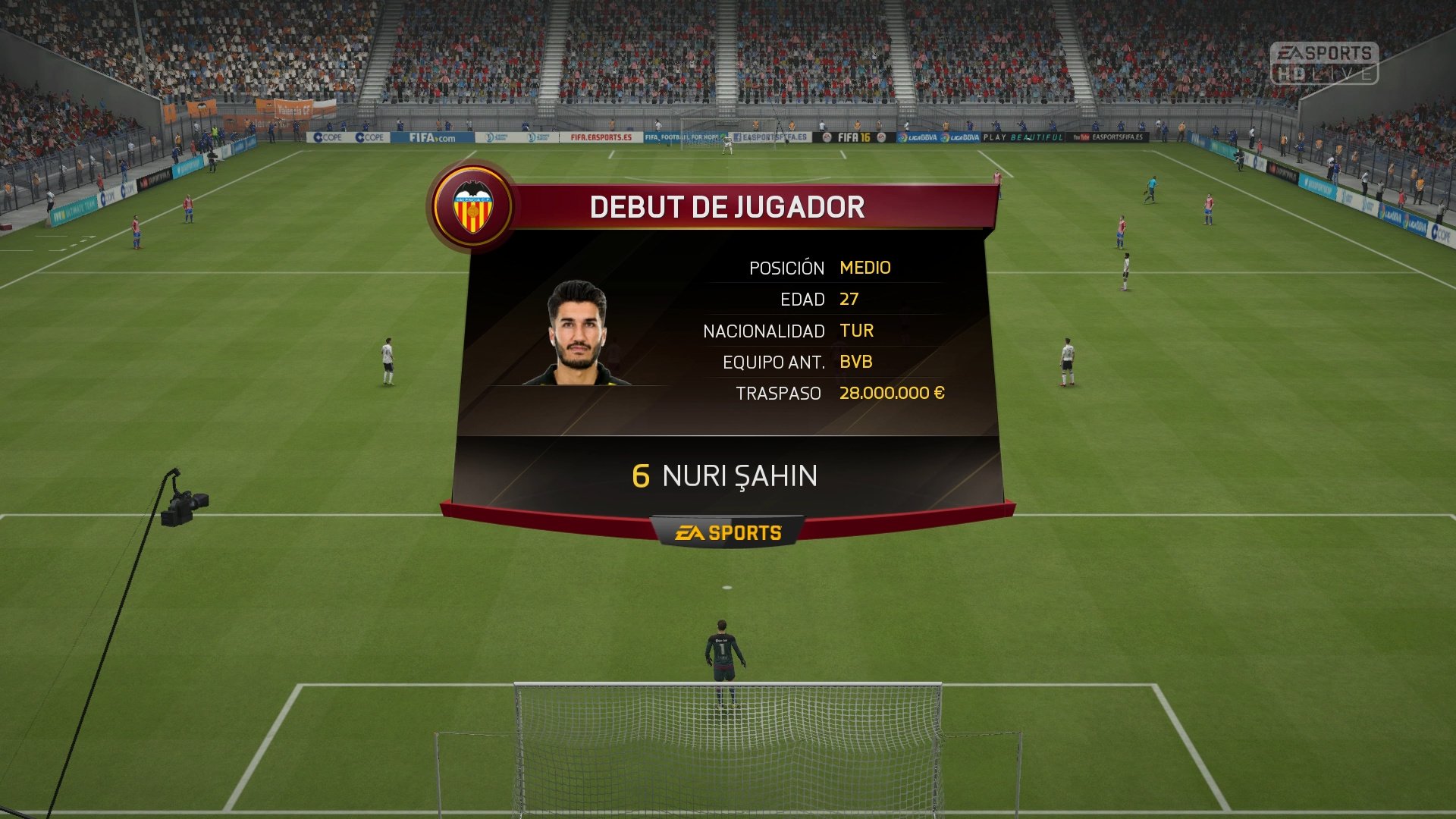Click the player name NURI ŞAHIN
Viewport: 1456px width, 819px height.
[x=739, y=476]
